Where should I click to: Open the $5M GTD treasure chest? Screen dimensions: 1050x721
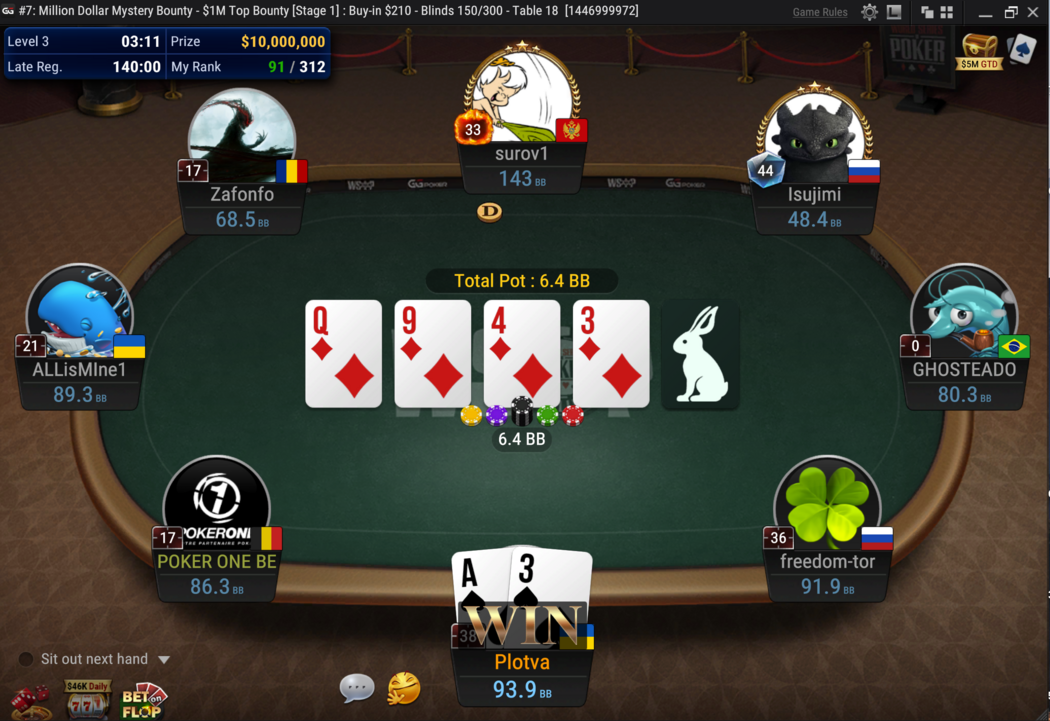pos(979,49)
